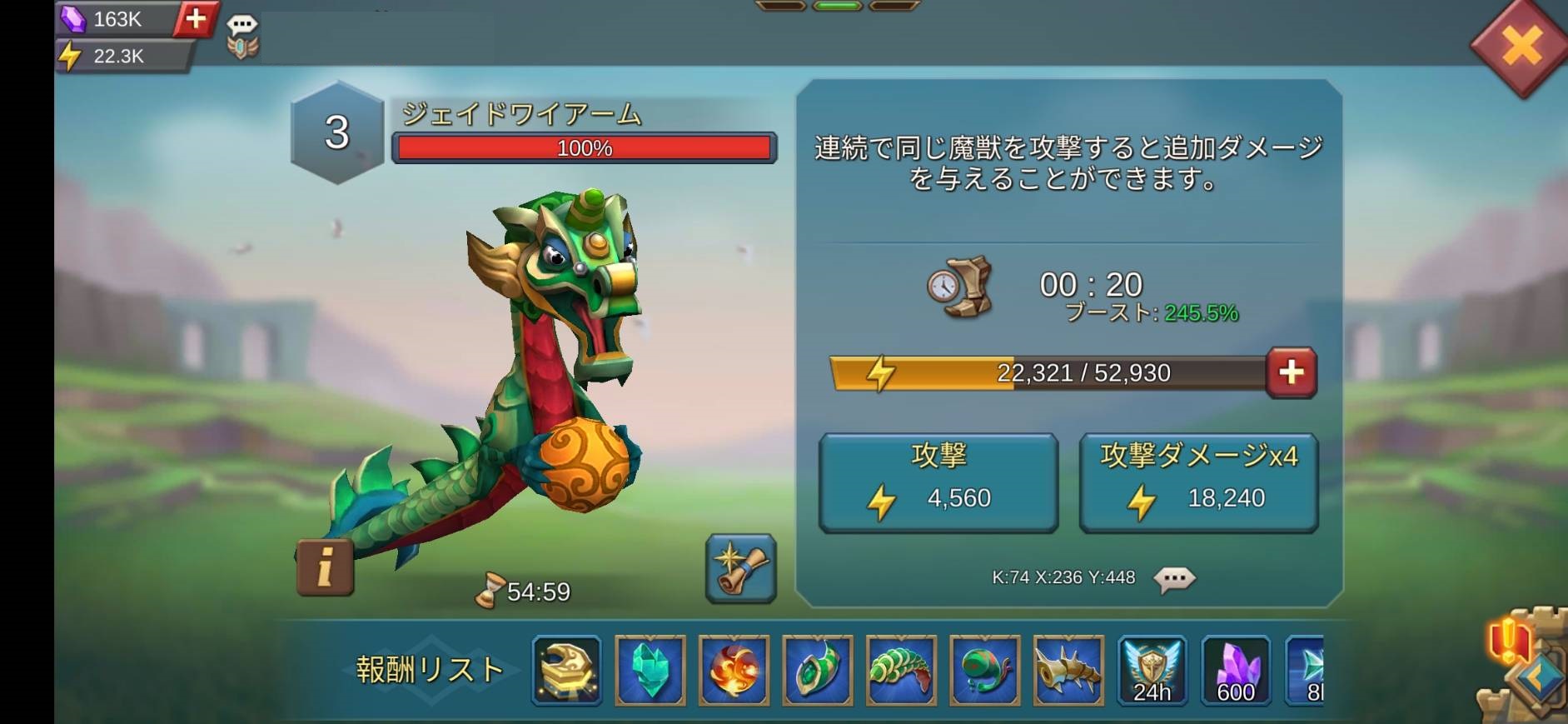Add energy with the red plus button
The height and width of the screenshot is (724, 1568).
pyautogui.click(x=1291, y=372)
